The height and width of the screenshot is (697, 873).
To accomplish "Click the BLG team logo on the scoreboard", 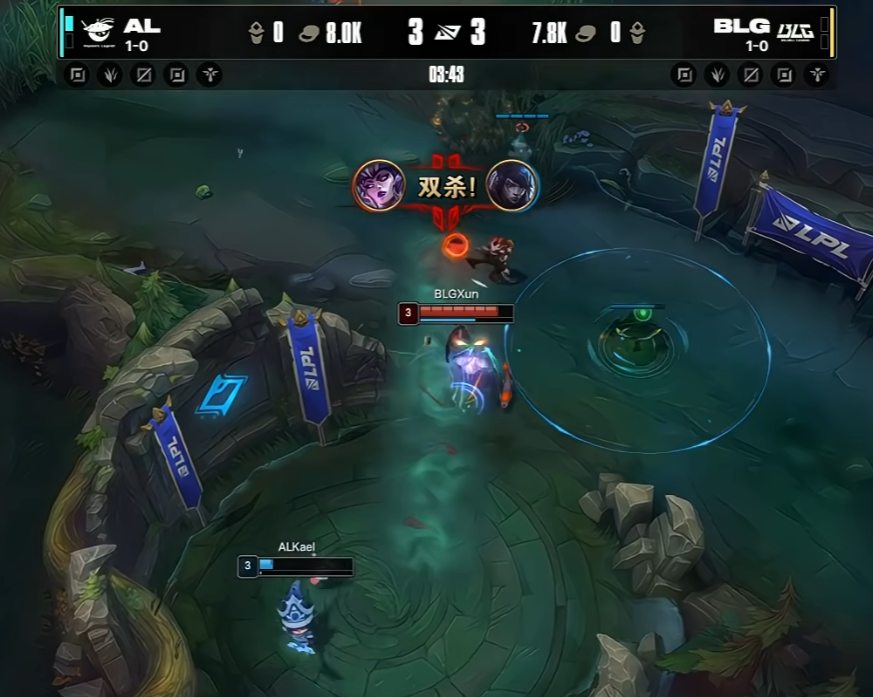I will click(796, 32).
